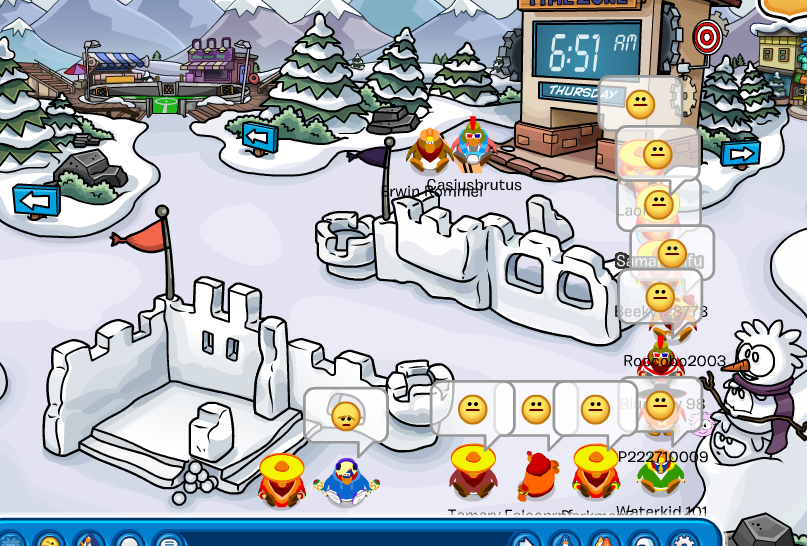807x546 pixels.
Task: Select the snowball throw button
Action: [x=126, y=539]
